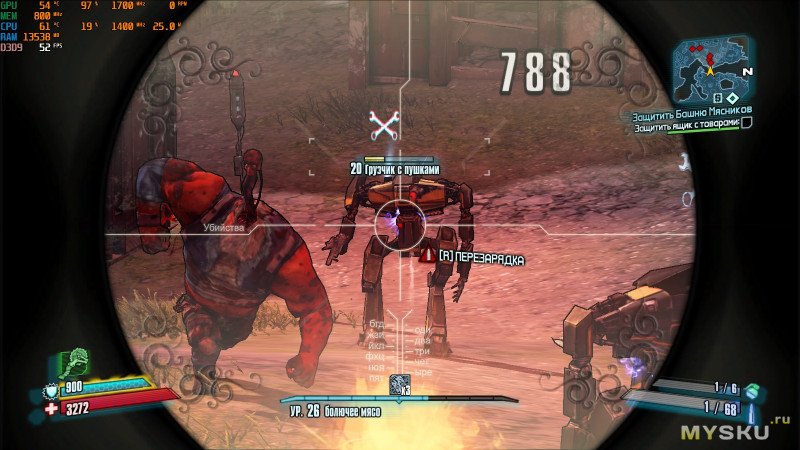Image resolution: width=800 pixels, height=450 pixels.
Task: Select the grenade icon
Action: 752,388
